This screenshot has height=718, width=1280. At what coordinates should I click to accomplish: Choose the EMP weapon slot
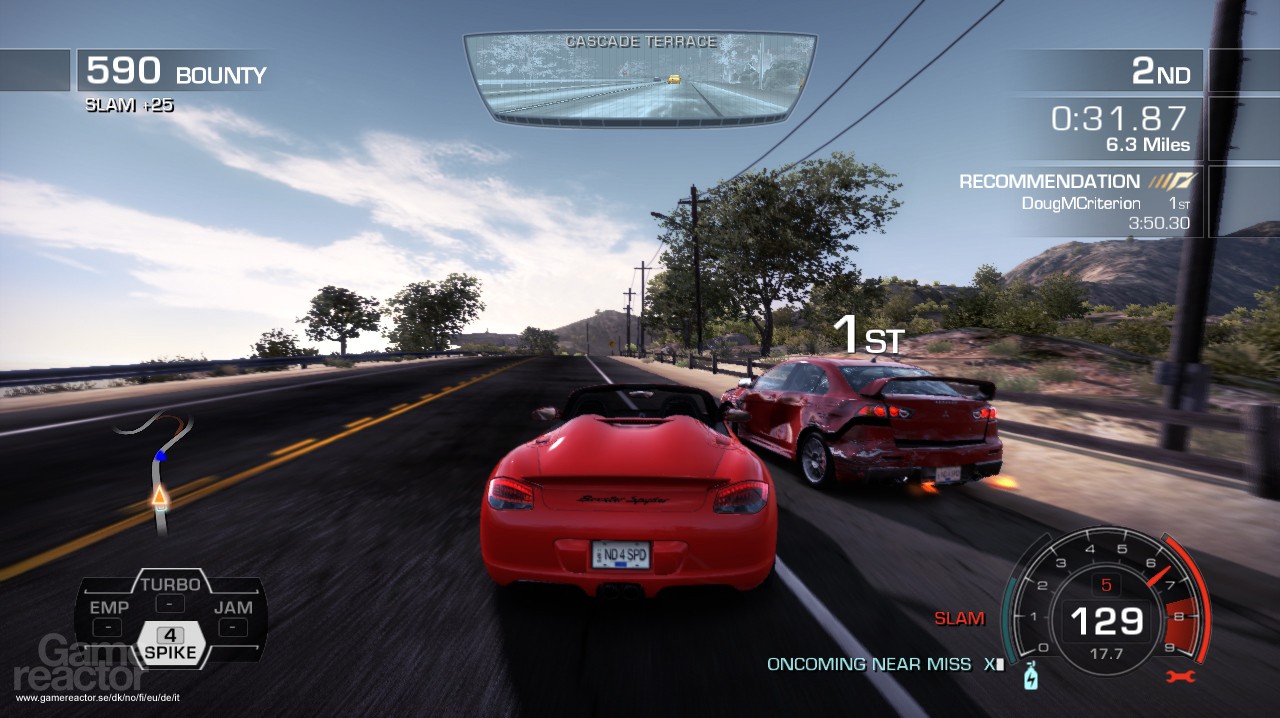tap(108, 617)
